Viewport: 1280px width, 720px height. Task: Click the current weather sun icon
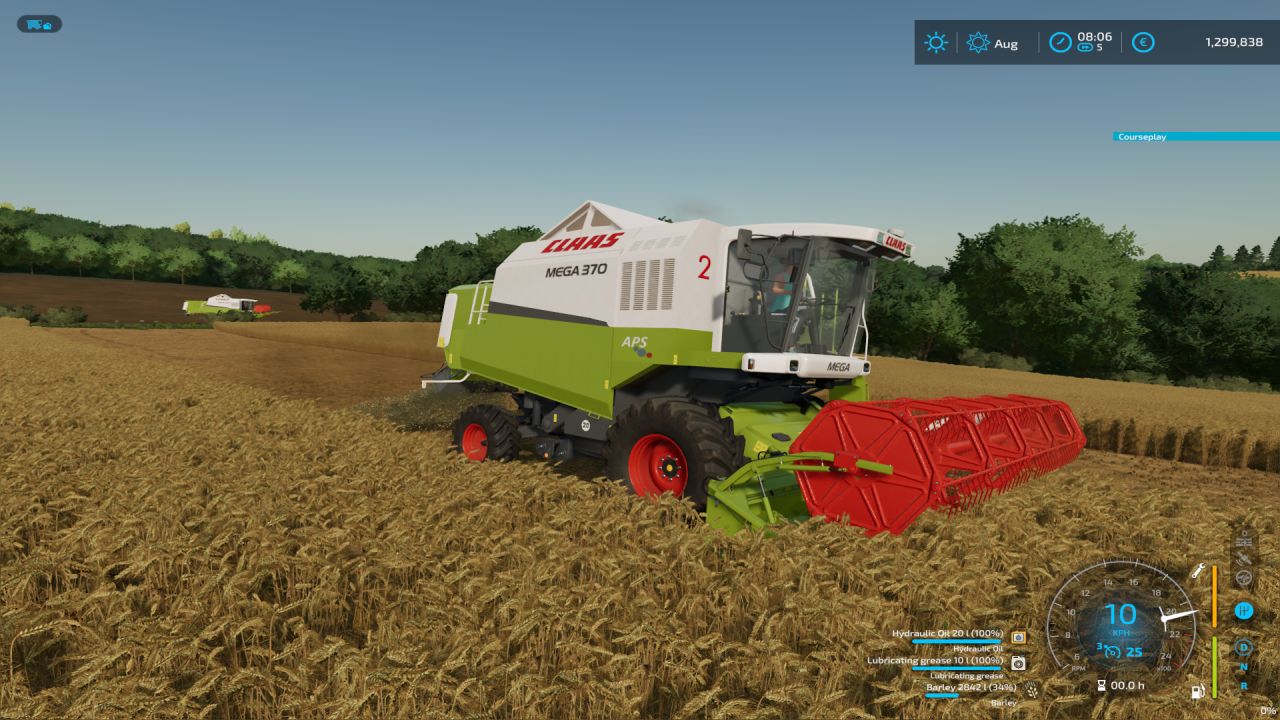point(935,43)
